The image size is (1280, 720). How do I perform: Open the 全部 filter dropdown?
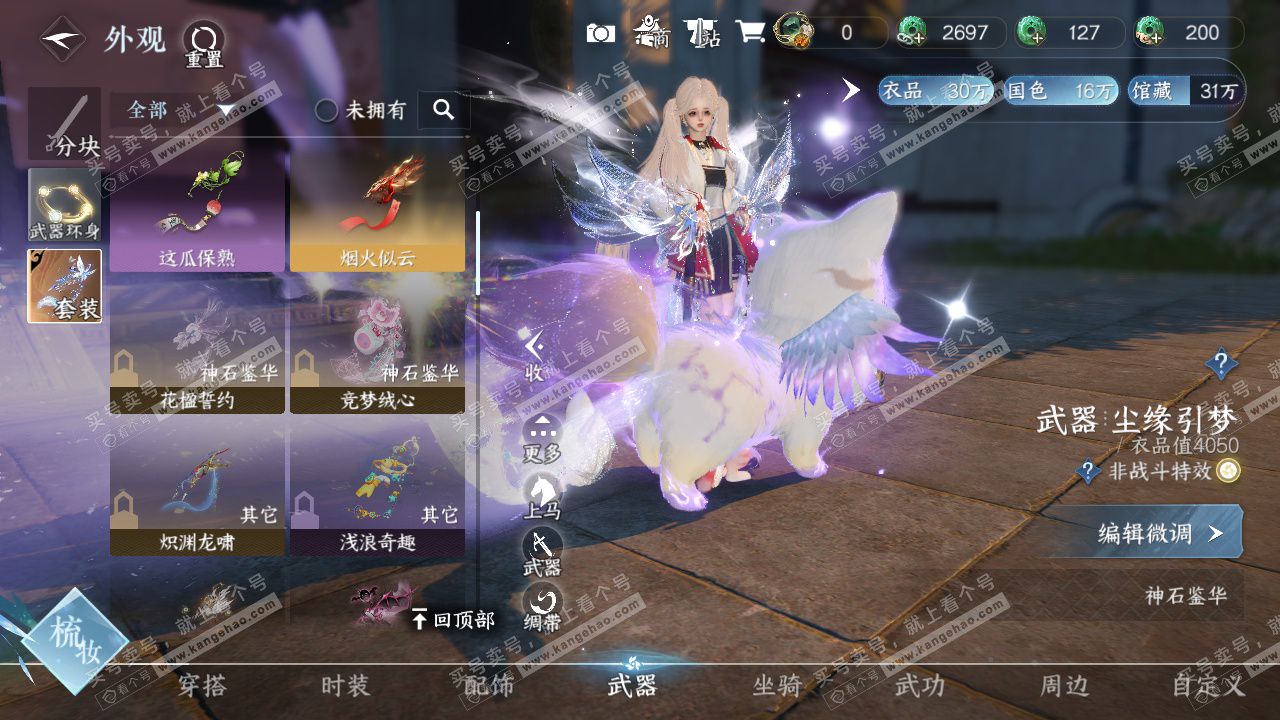[x=180, y=110]
